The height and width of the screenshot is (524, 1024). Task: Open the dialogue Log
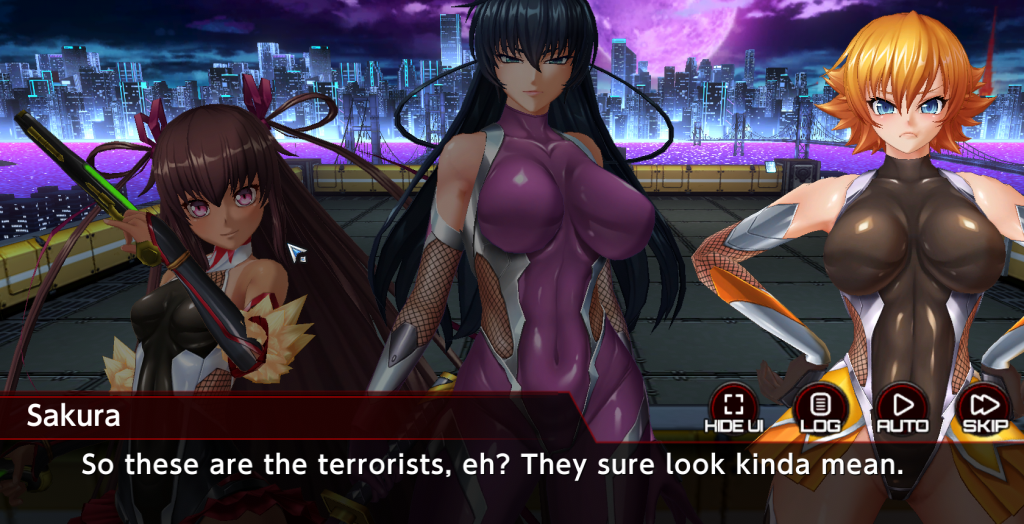pos(820,407)
